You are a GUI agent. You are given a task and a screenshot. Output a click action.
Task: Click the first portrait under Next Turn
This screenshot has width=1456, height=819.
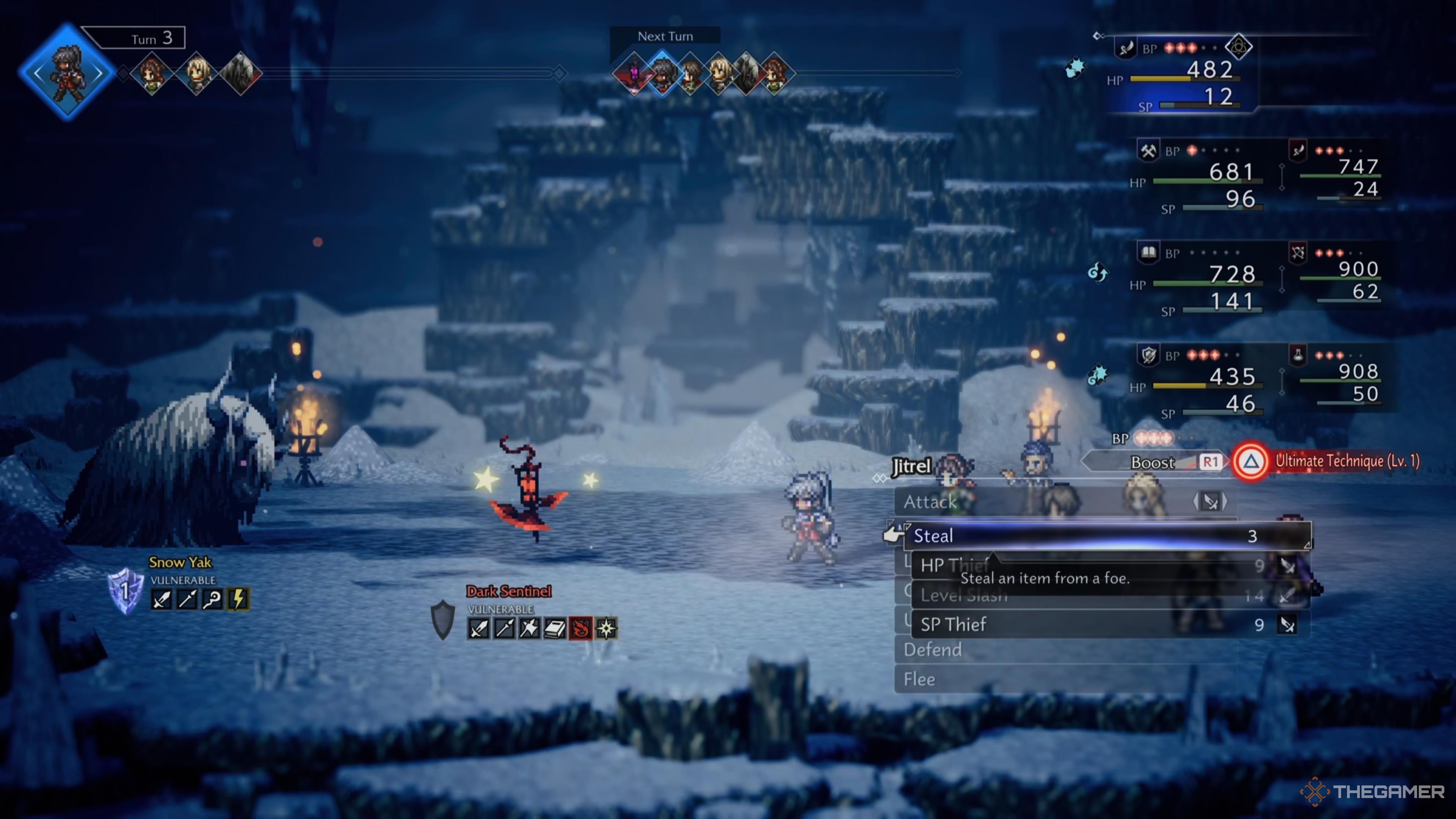point(634,74)
